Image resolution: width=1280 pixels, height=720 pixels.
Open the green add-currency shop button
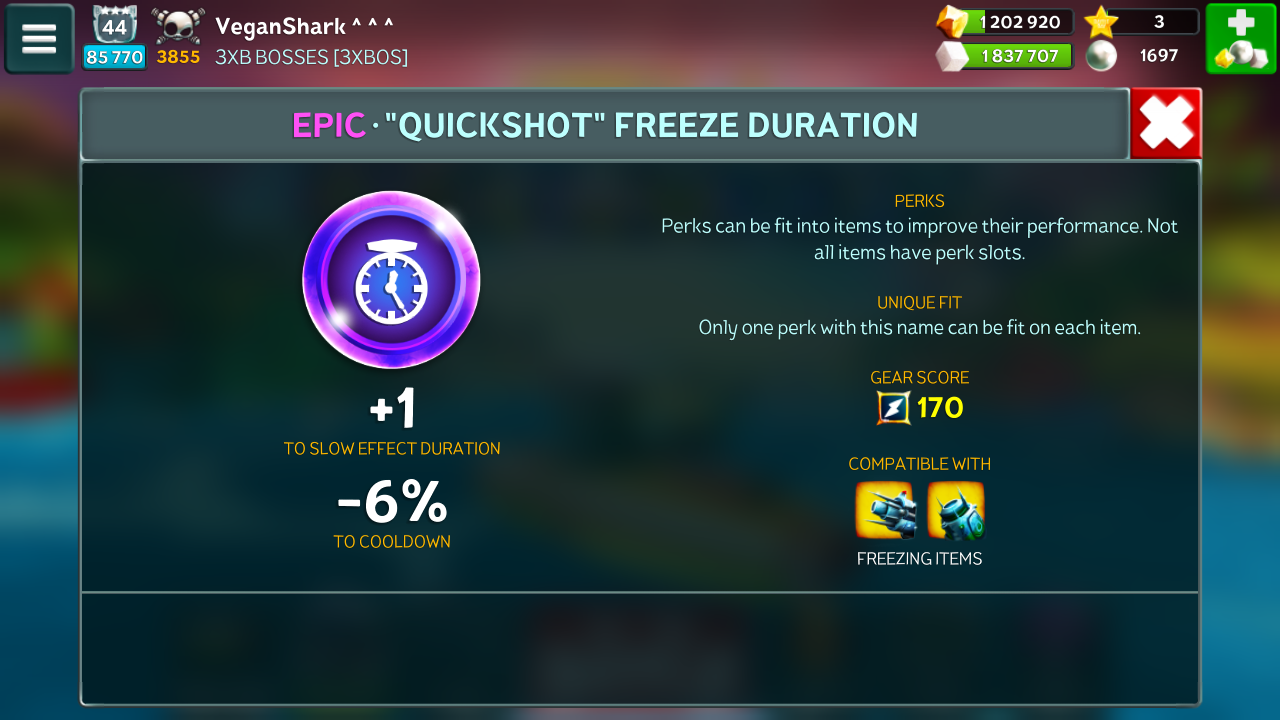tap(1240, 39)
